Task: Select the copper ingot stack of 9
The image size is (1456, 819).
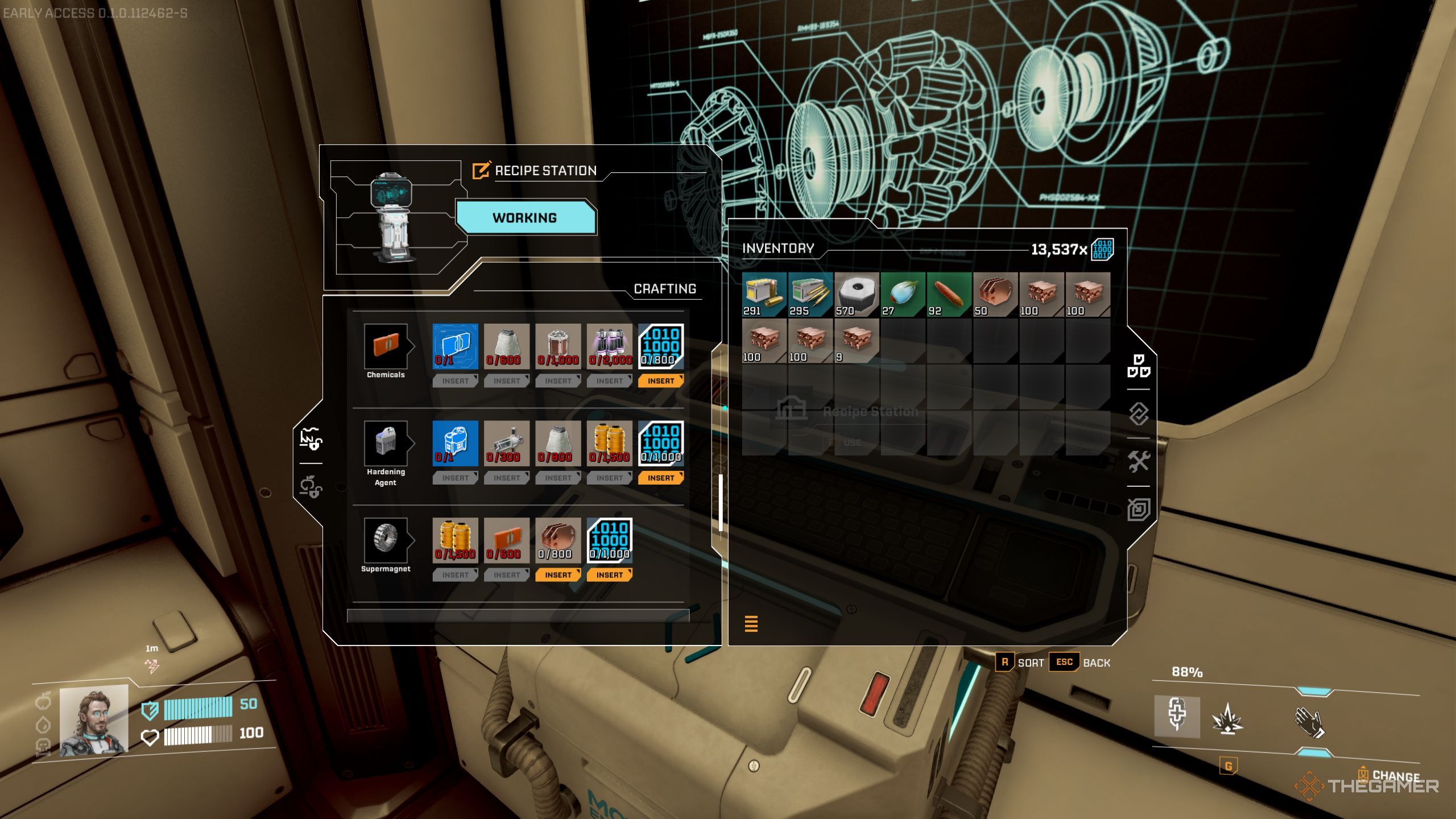Action: (x=856, y=340)
